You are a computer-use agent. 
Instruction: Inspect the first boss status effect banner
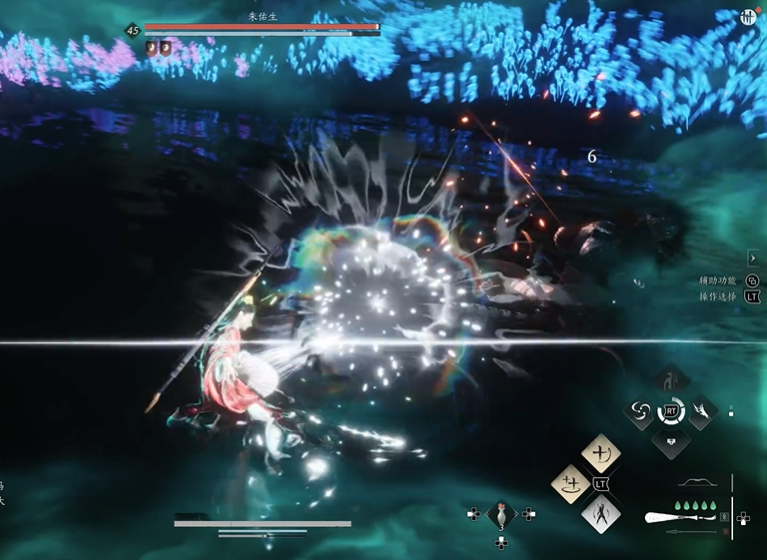tap(151, 47)
